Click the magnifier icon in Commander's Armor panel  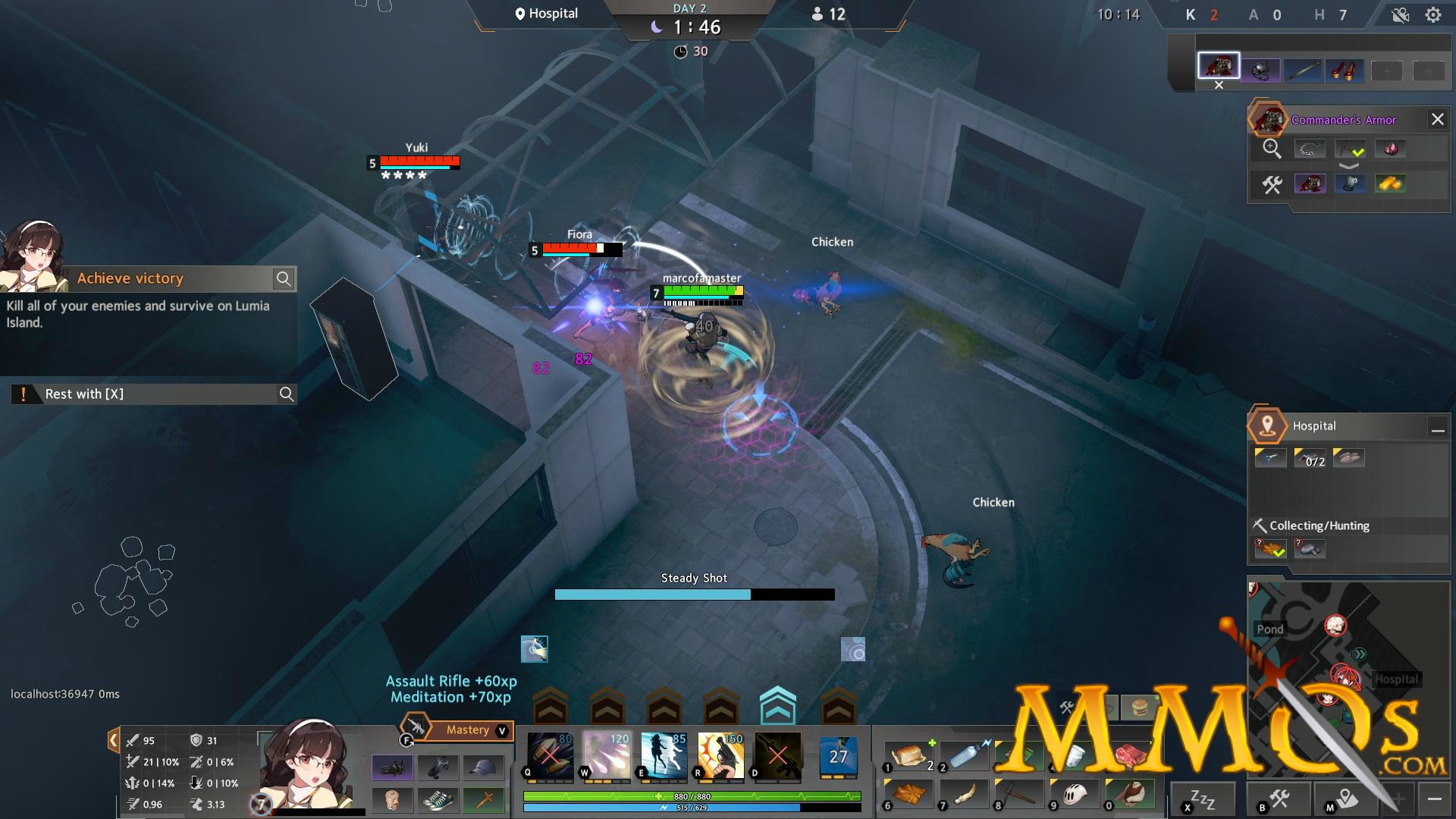tap(1271, 149)
